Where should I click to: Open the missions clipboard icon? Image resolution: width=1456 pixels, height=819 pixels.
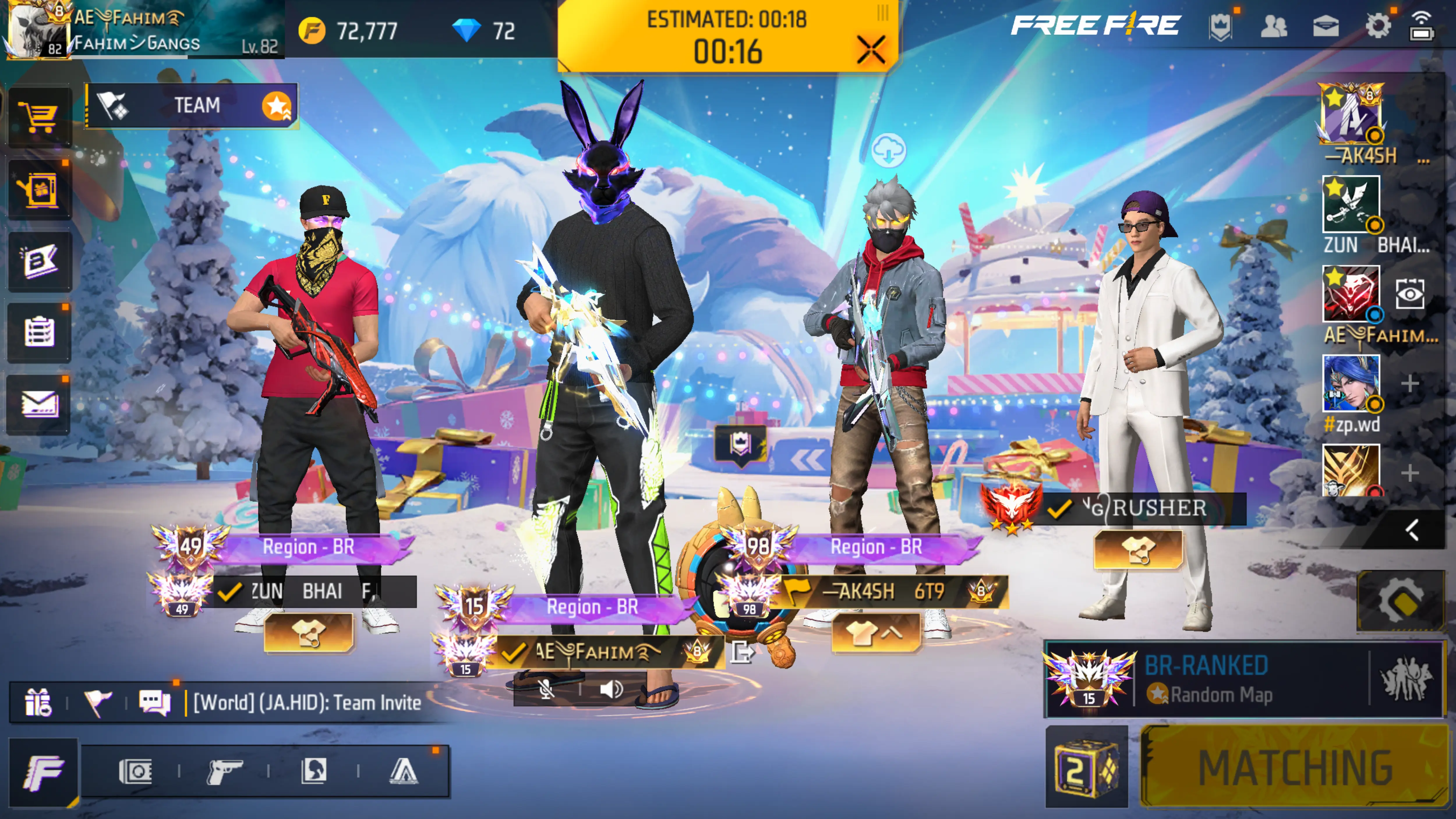click(x=38, y=332)
